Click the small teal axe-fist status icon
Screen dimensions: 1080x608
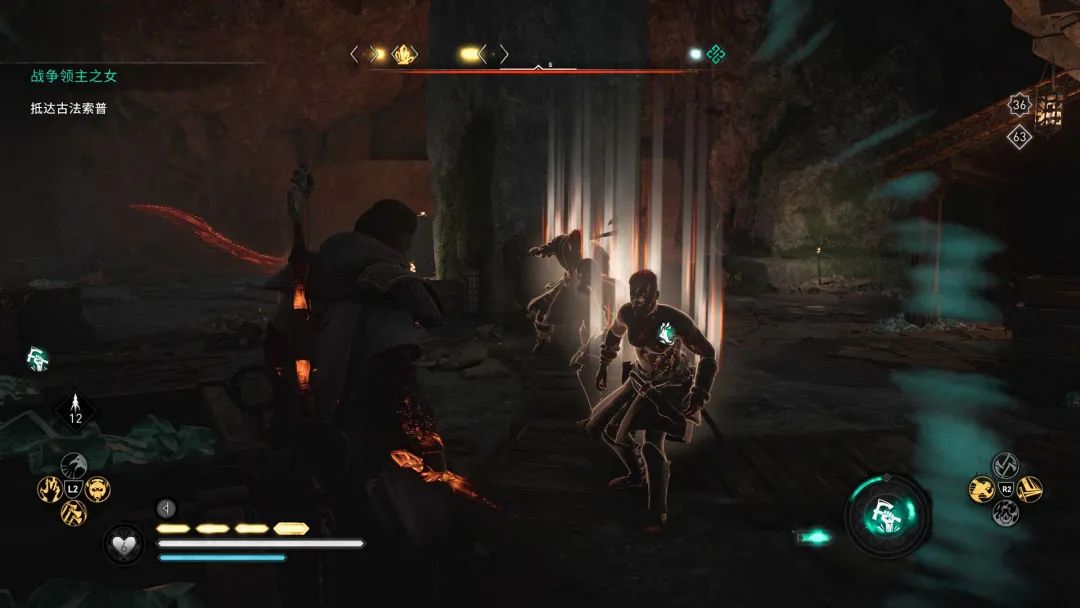(37, 359)
